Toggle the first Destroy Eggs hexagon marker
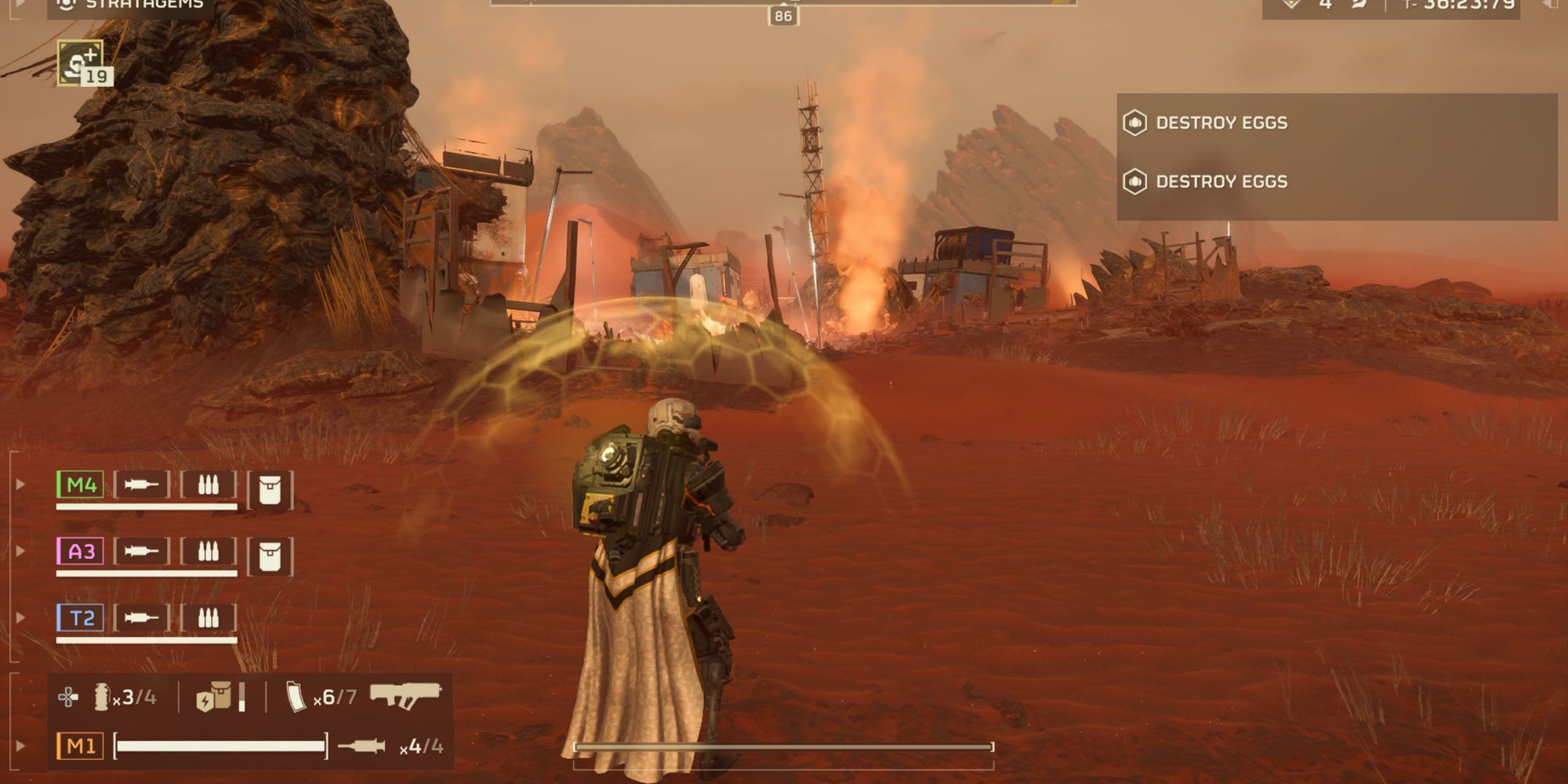The image size is (1568, 784). 1134,122
